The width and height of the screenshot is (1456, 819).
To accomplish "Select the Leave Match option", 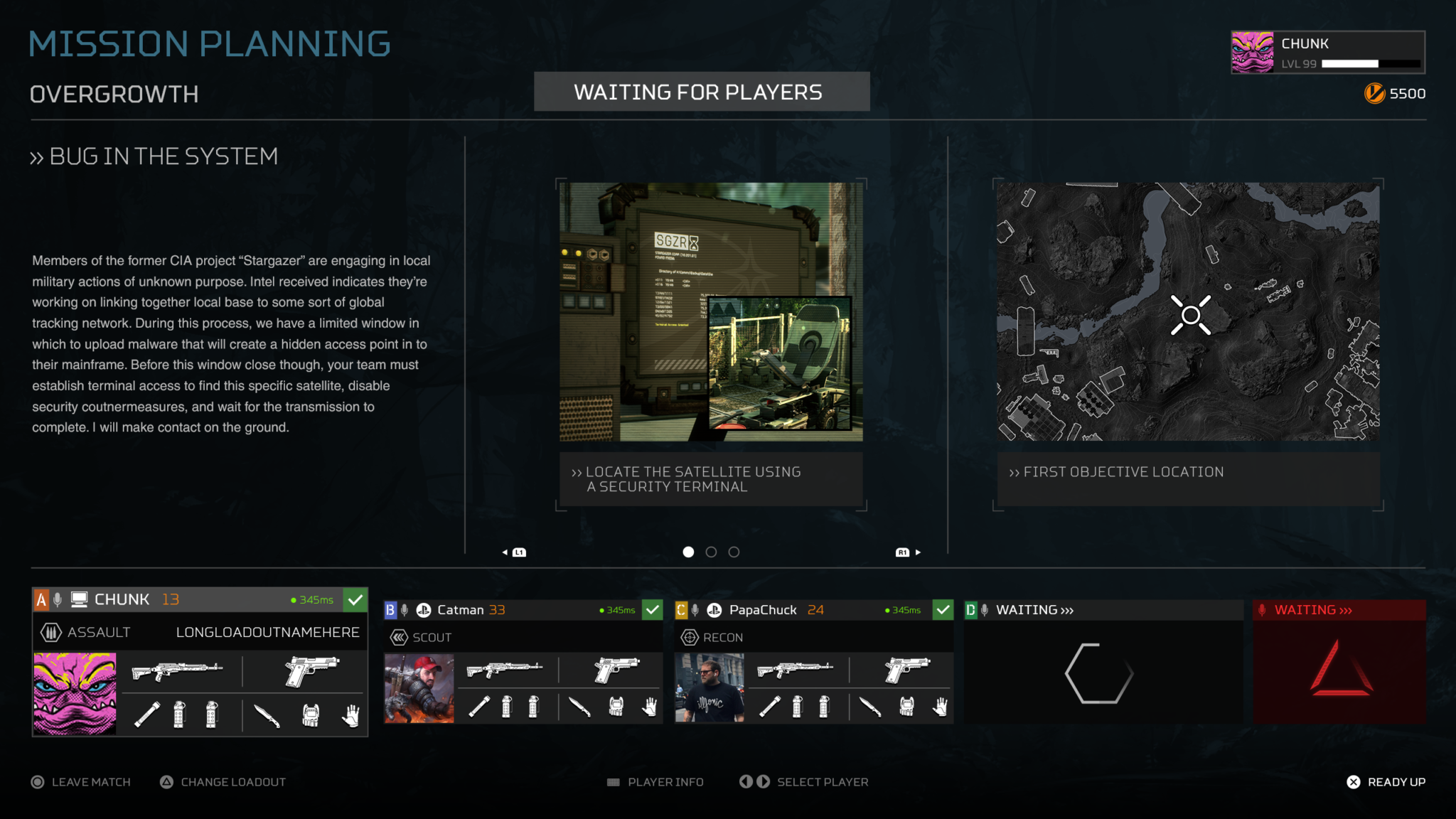I will point(81,782).
